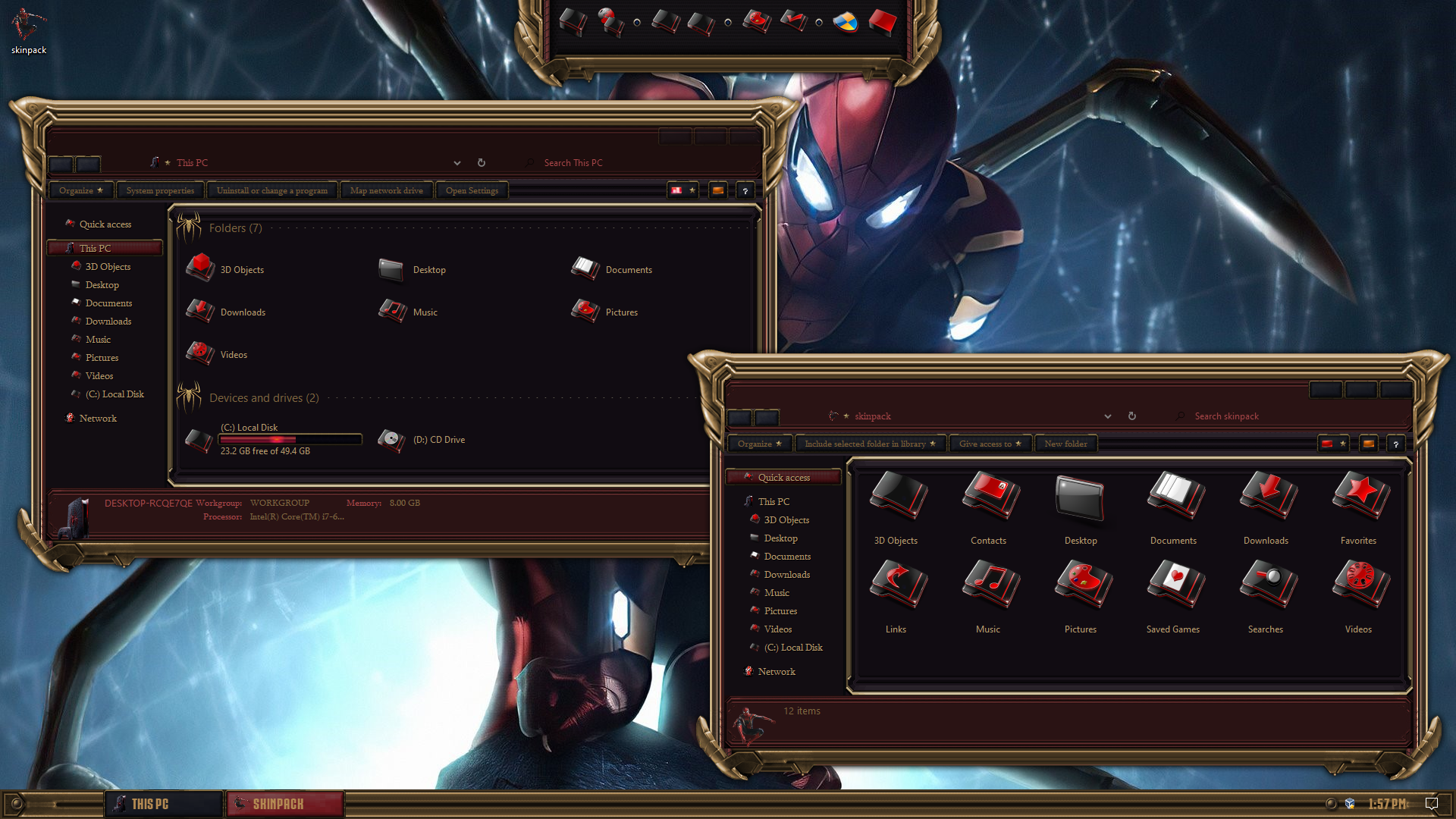Open the skinpack desktop shortcut
The height and width of the screenshot is (819, 1456).
click(28, 30)
